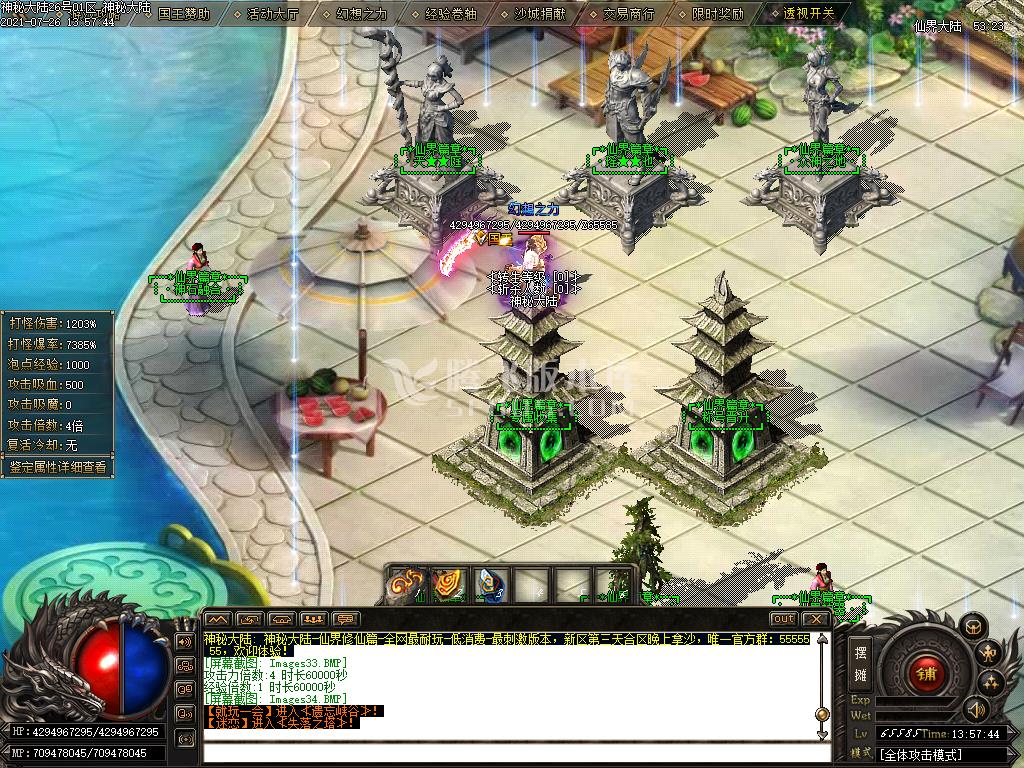This screenshot has width=1024, height=768.
Task: Open the 交易商行 trading house
Action: [x=629, y=14]
